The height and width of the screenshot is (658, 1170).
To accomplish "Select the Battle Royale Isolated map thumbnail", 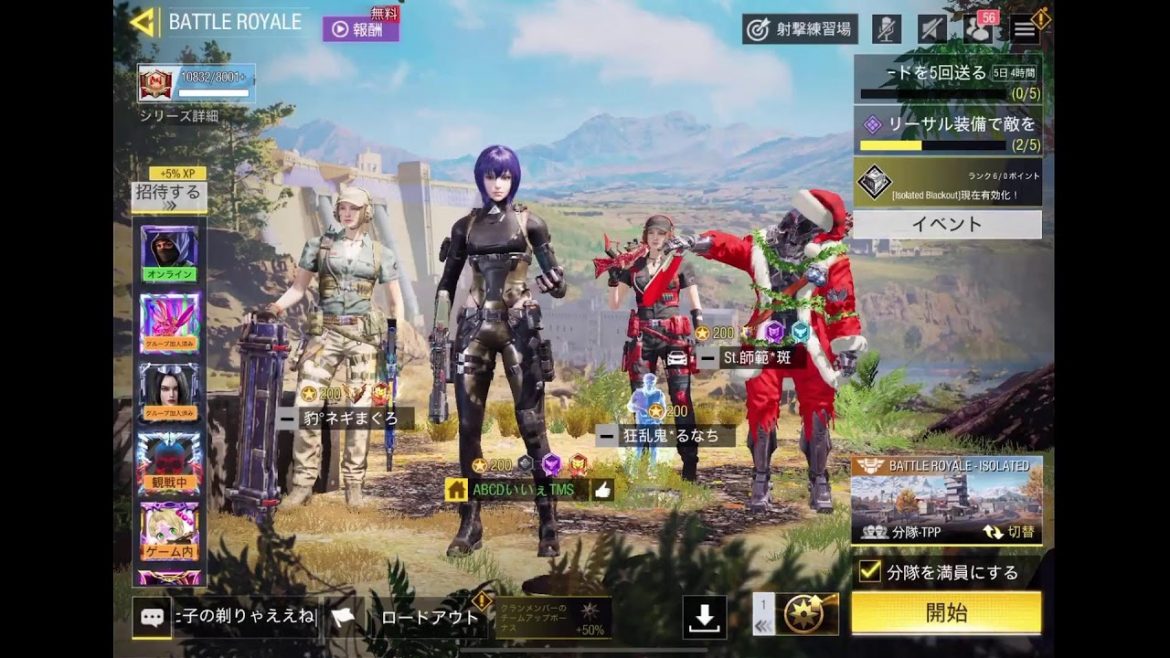I will pyautogui.click(x=946, y=494).
